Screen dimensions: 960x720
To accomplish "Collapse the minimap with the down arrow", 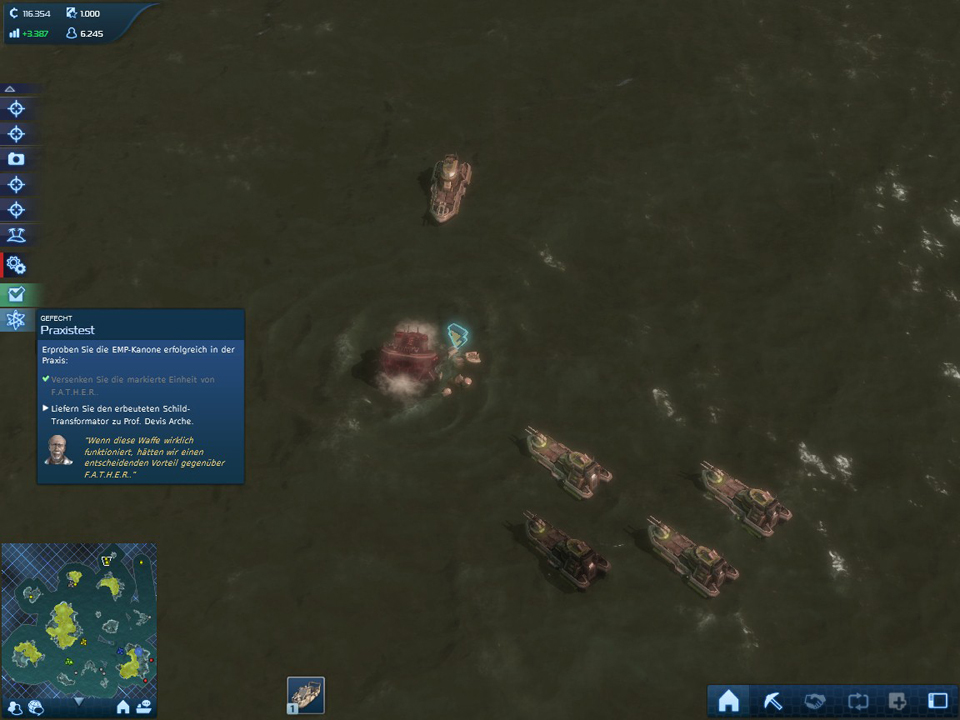I will (79, 702).
